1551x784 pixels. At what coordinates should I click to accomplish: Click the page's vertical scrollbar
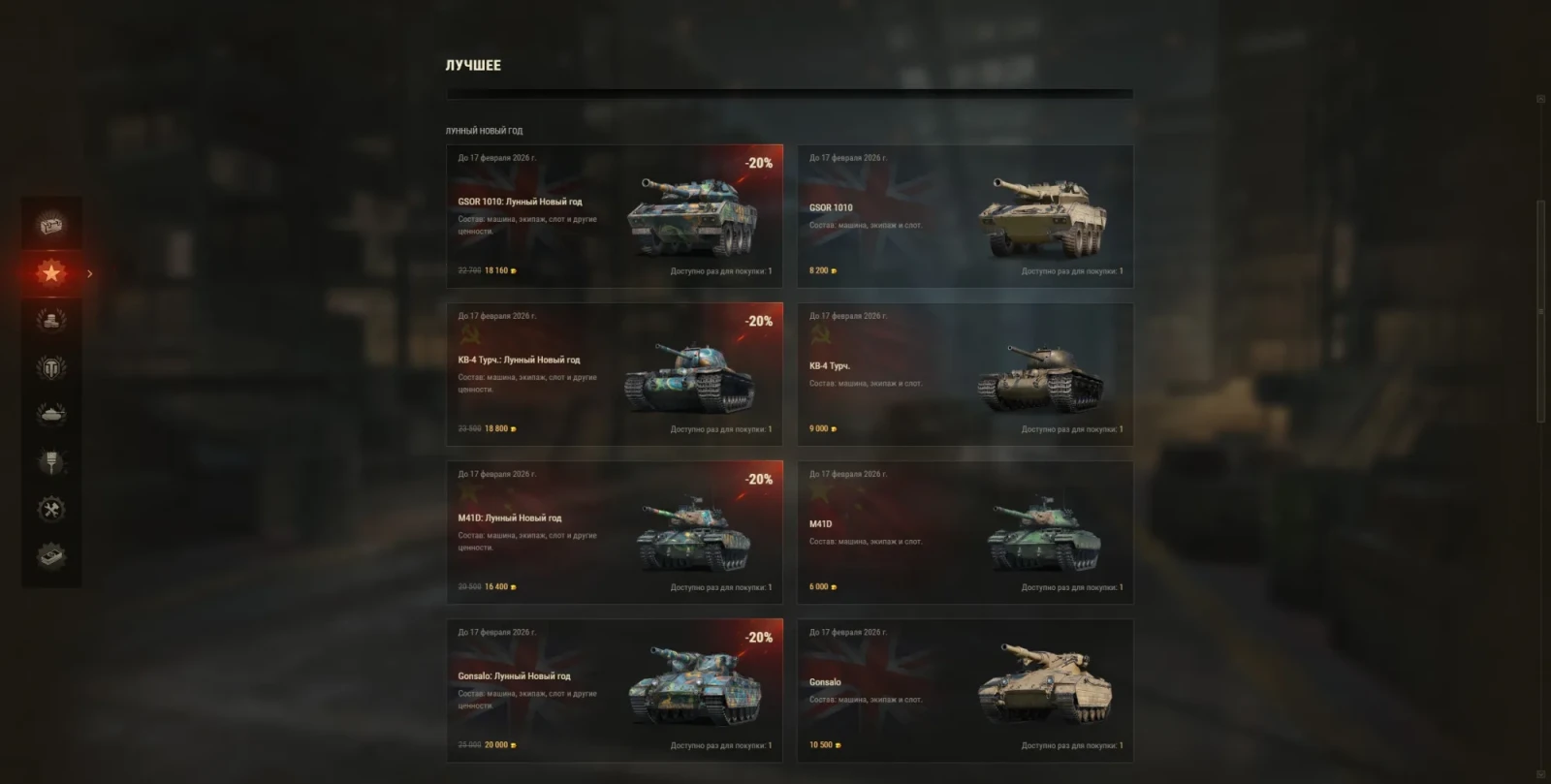(x=1540, y=310)
